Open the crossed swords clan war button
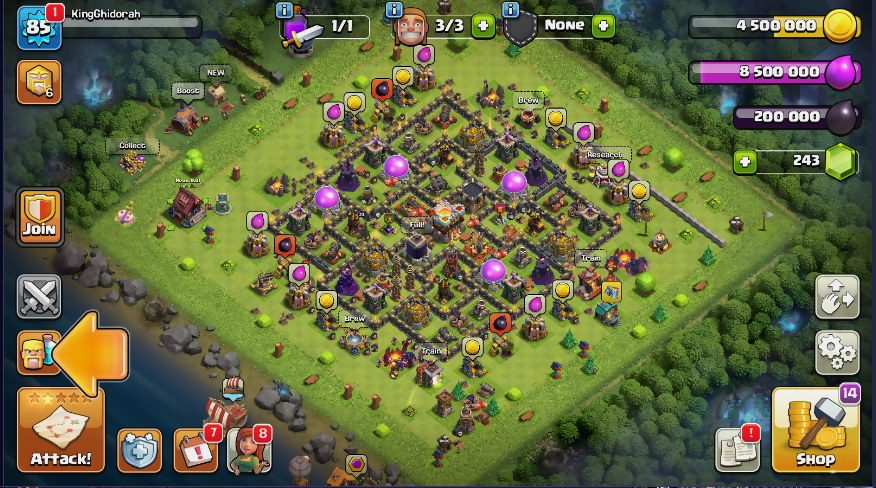This screenshot has width=876, height=488. [39, 297]
